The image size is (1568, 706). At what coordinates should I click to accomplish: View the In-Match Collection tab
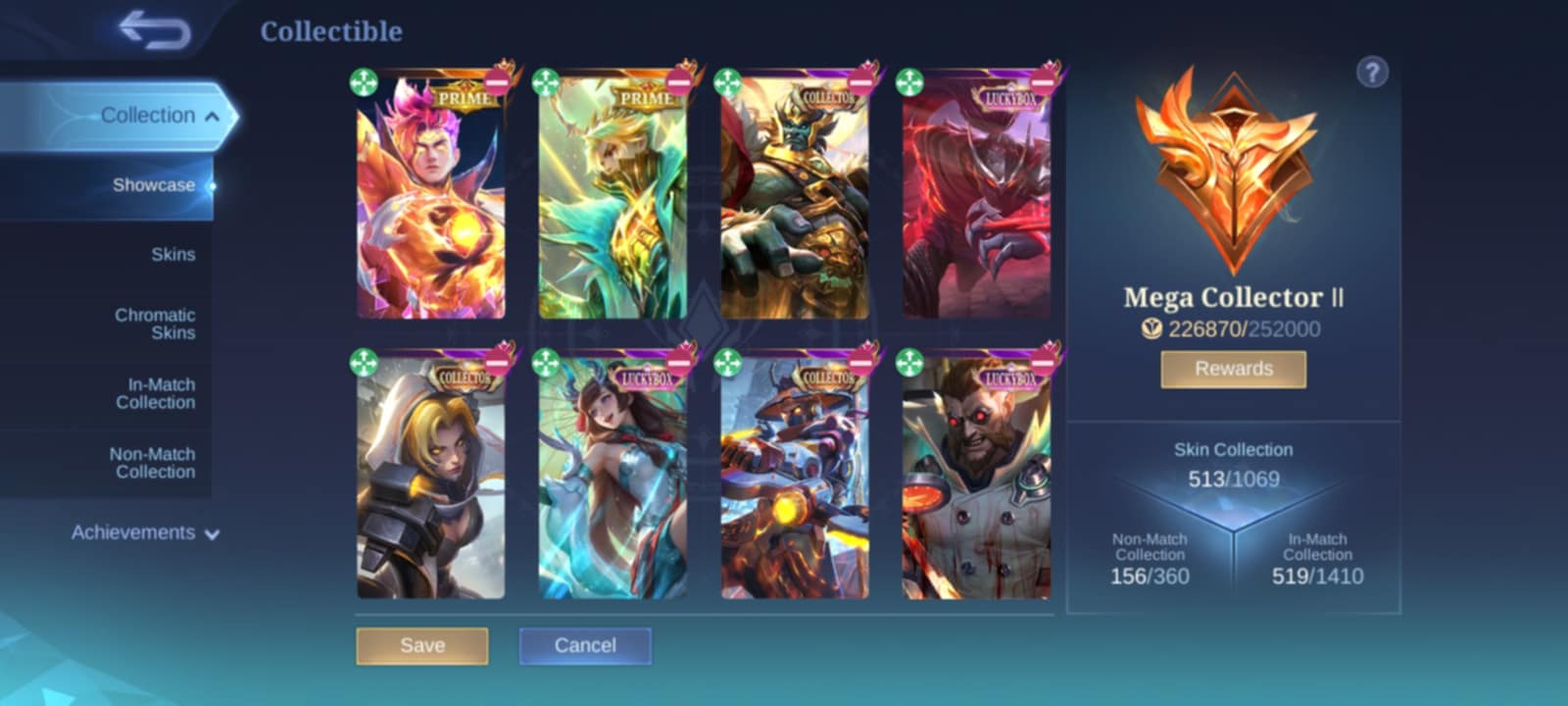(155, 393)
